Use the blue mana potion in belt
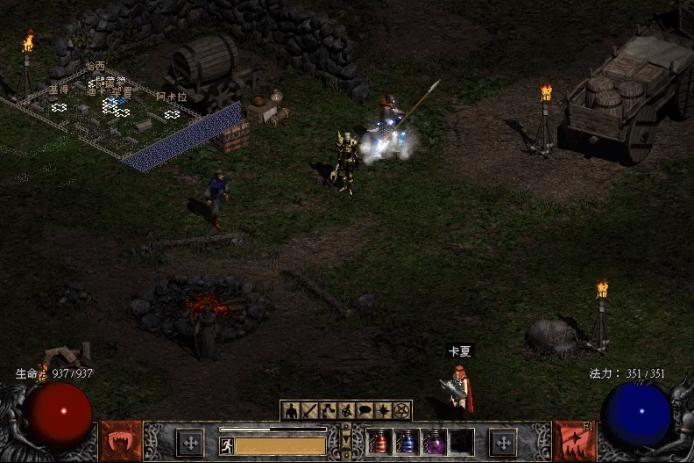 coord(408,442)
